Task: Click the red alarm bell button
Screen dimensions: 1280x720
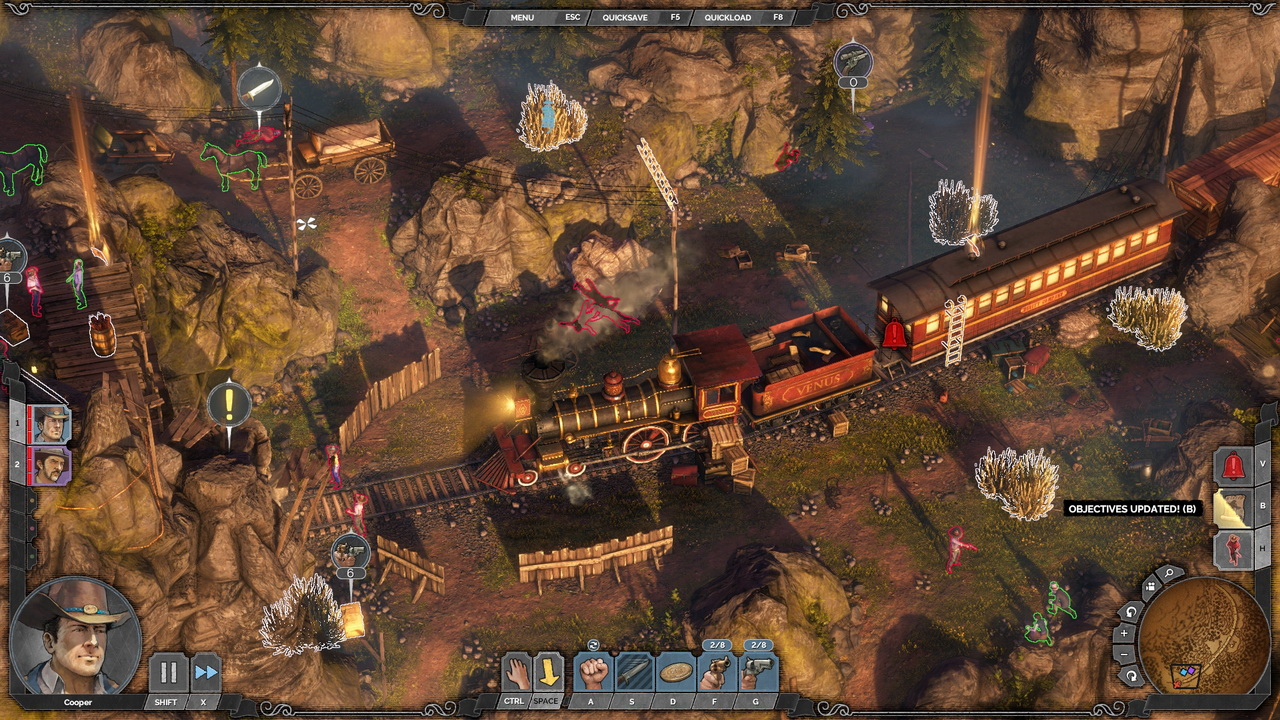Action: click(x=1233, y=465)
